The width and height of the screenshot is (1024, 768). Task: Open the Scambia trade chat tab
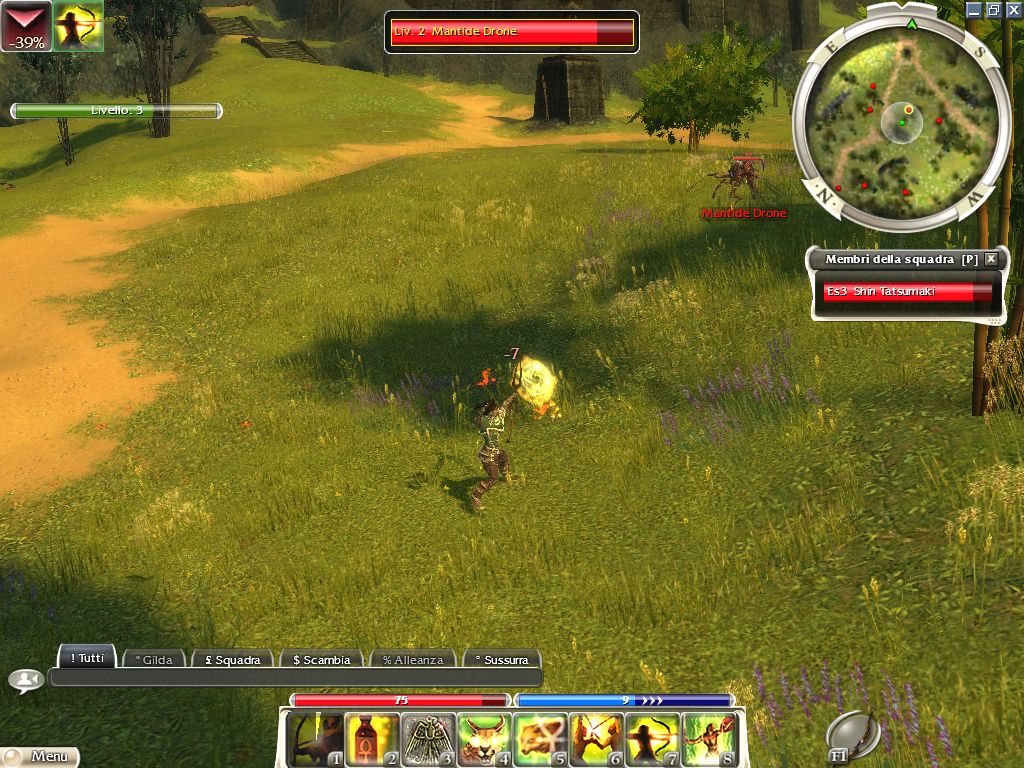click(x=320, y=660)
